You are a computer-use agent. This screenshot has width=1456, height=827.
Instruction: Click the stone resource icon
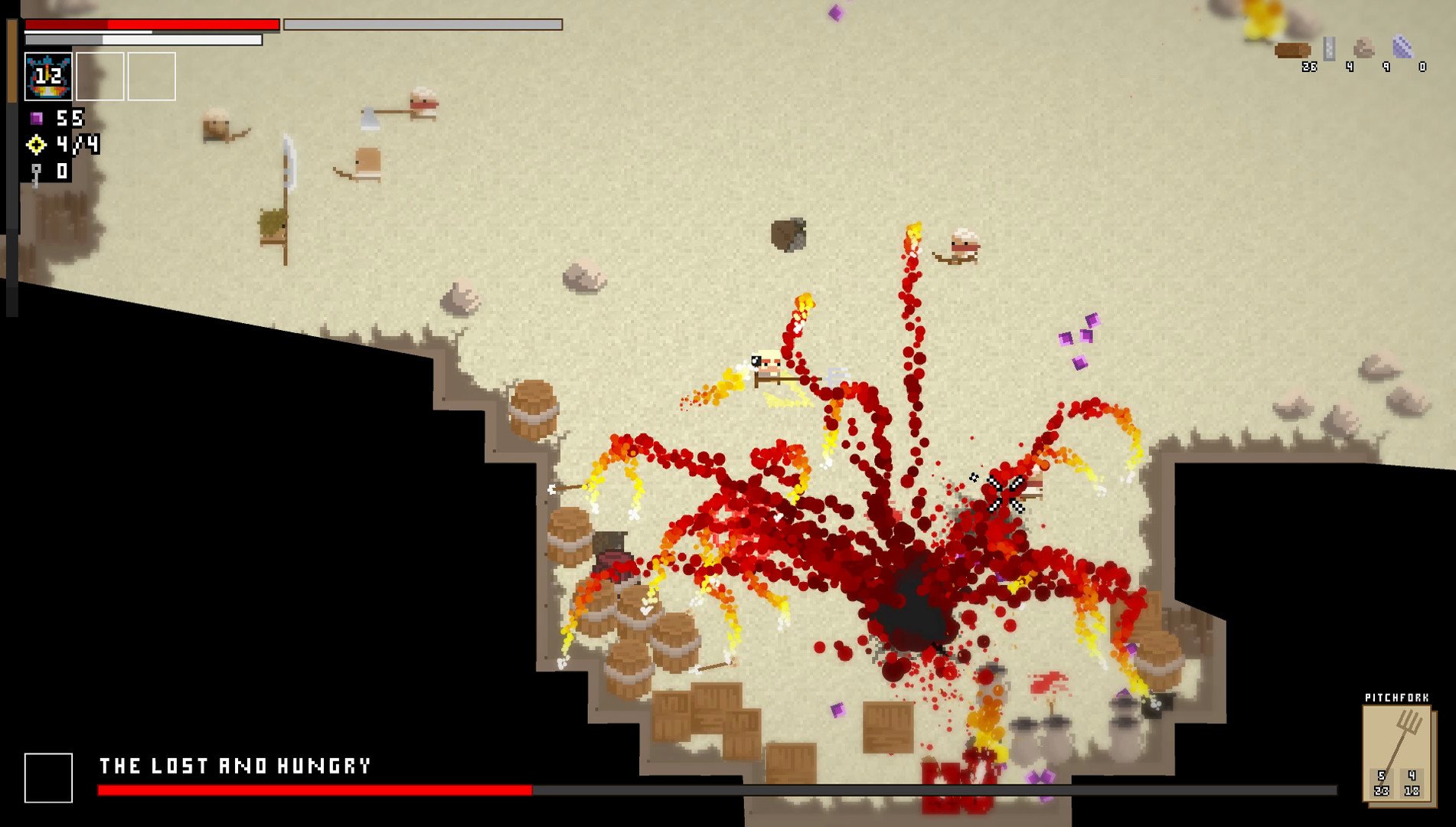pos(1364,48)
